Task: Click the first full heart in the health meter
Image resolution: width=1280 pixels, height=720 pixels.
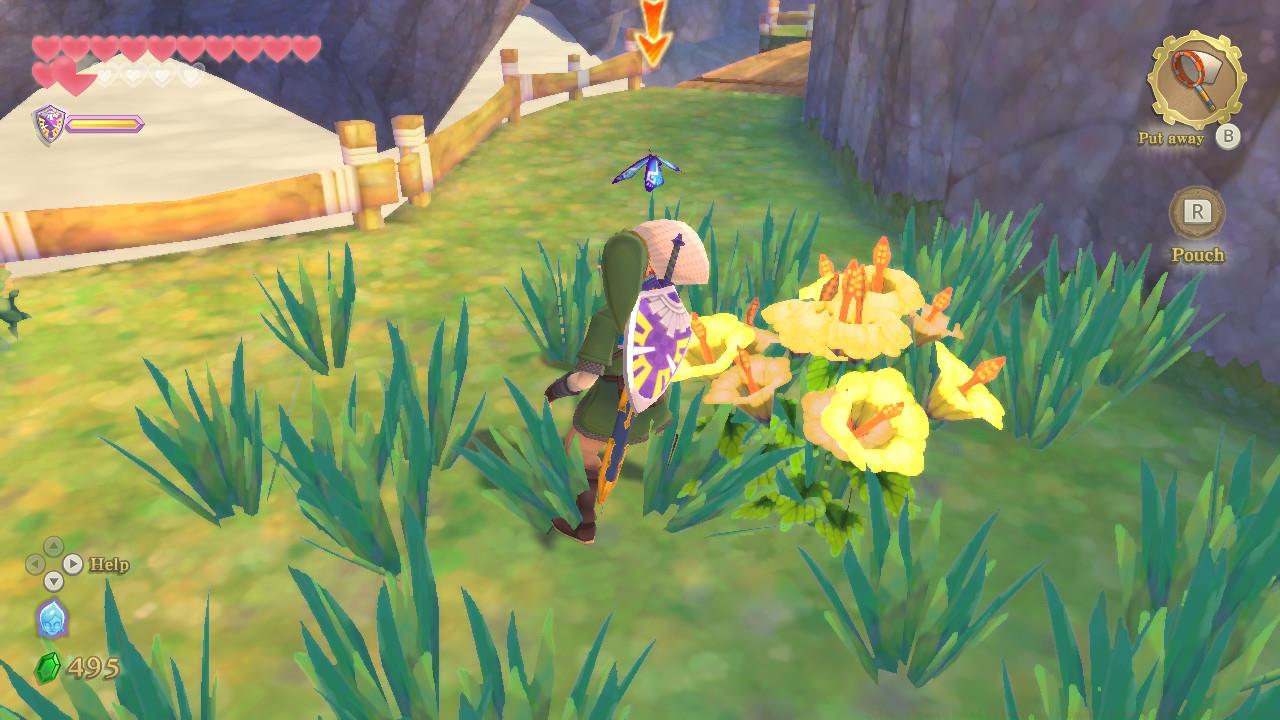Action: click(44, 46)
